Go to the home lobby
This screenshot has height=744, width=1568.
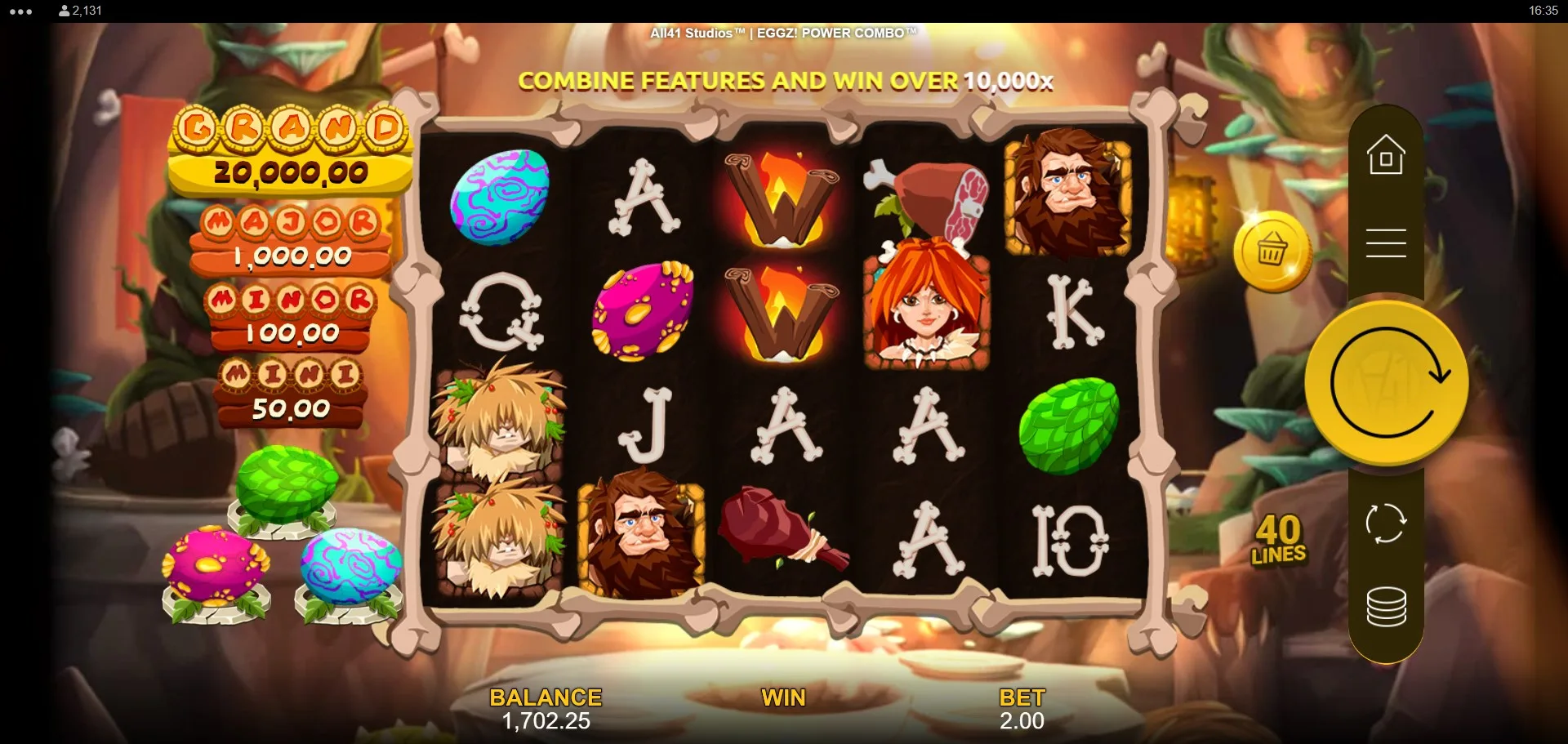pyautogui.click(x=1386, y=155)
